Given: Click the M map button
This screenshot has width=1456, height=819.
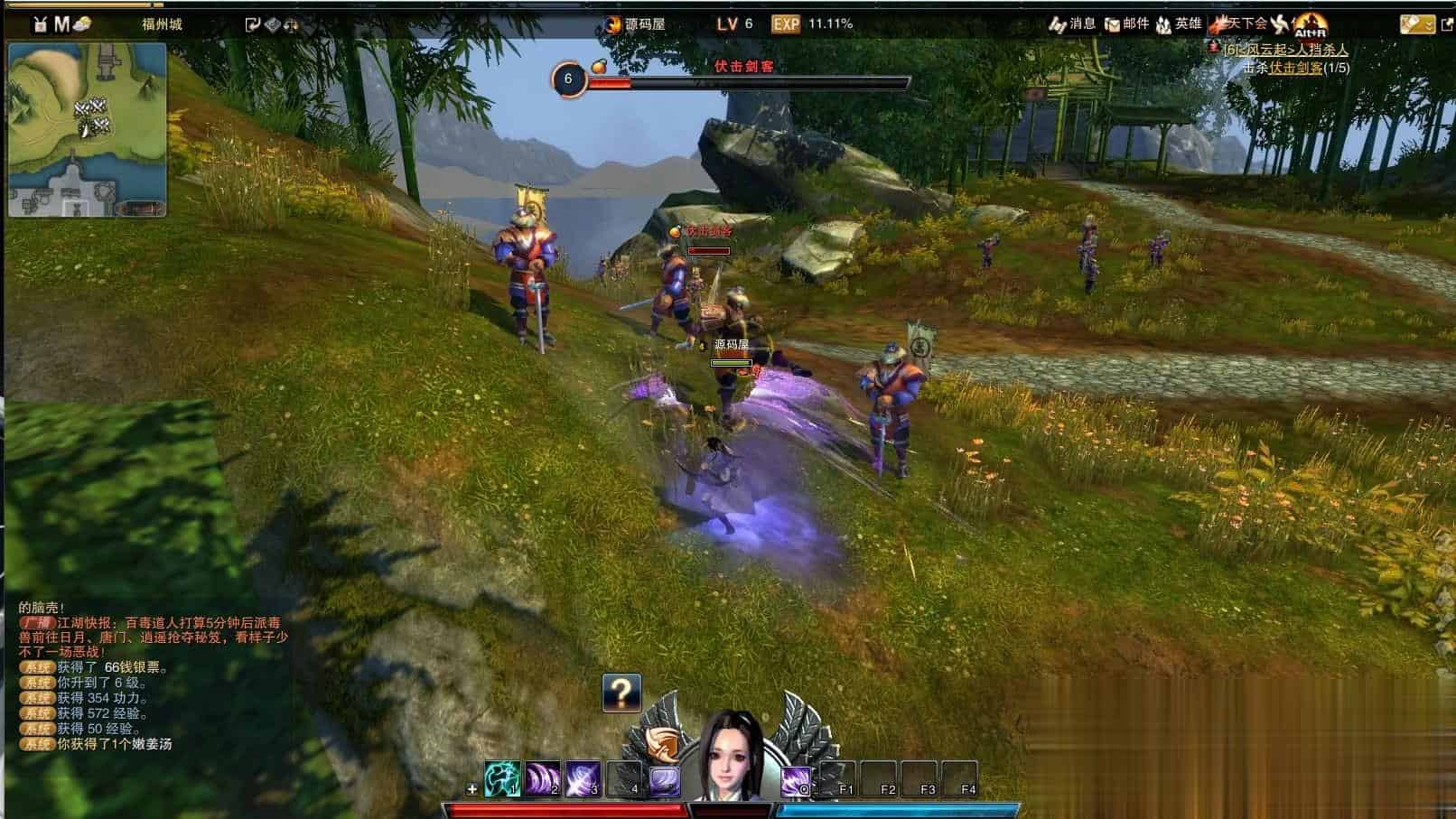Looking at the screenshot, I should point(61,24).
